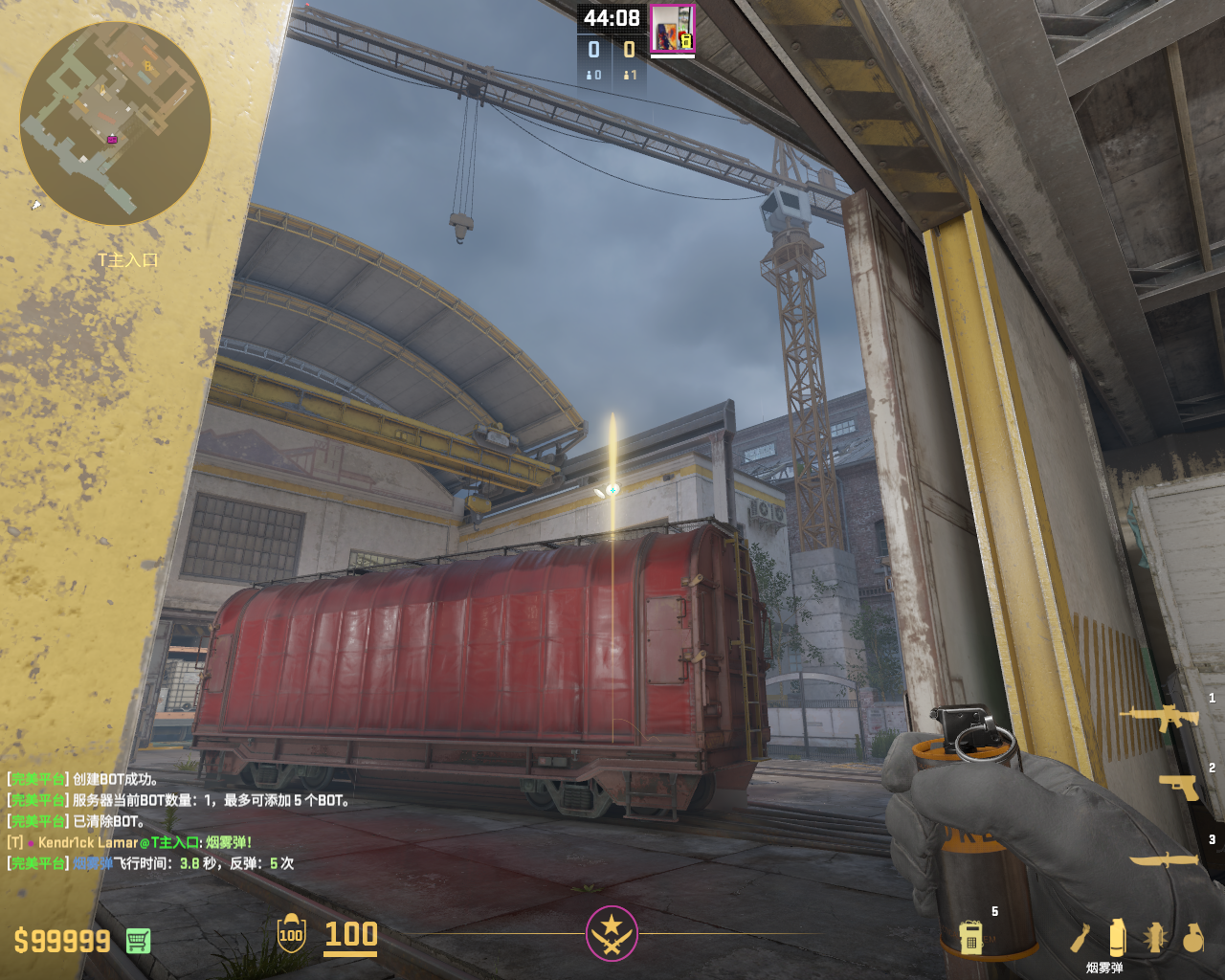Viewport: 1225px width, 980px height.
Task: Click the terrorist team emblem badge
Action: point(612,933)
